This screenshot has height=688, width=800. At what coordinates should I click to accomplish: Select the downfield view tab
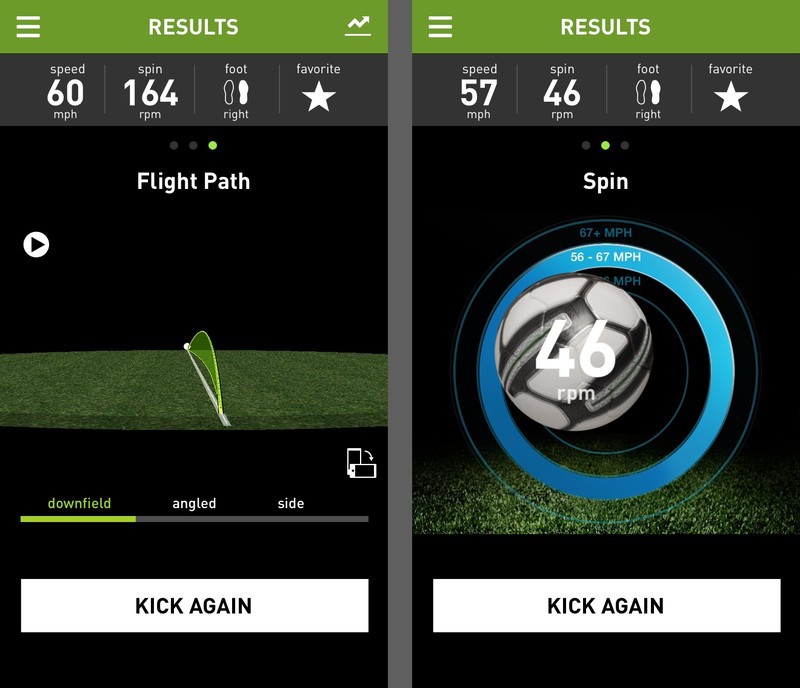click(x=79, y=504)
